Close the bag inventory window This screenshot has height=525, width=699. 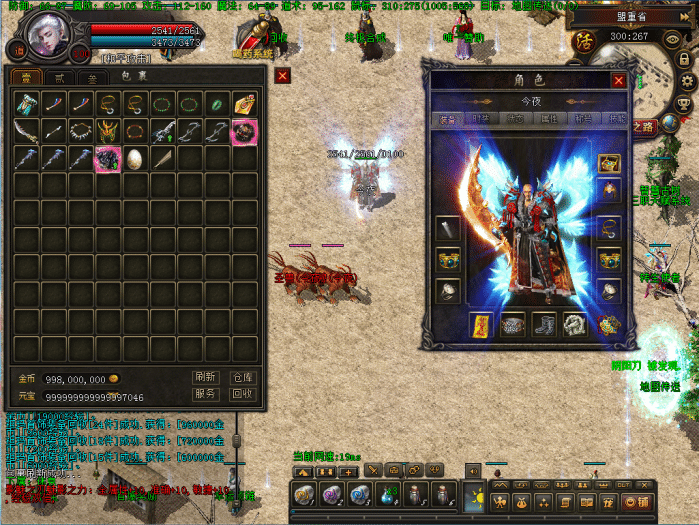(x=282, y=76)
